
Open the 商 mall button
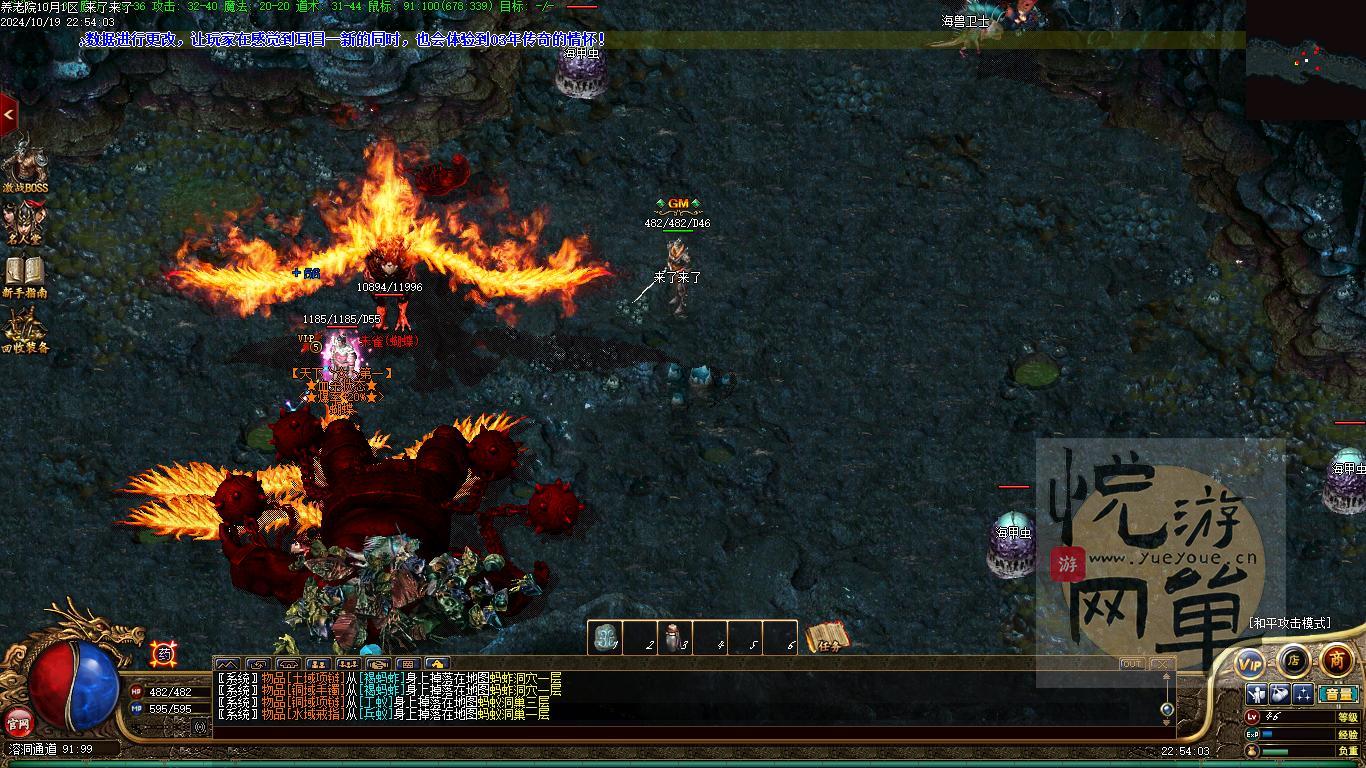click(1336, 660)
